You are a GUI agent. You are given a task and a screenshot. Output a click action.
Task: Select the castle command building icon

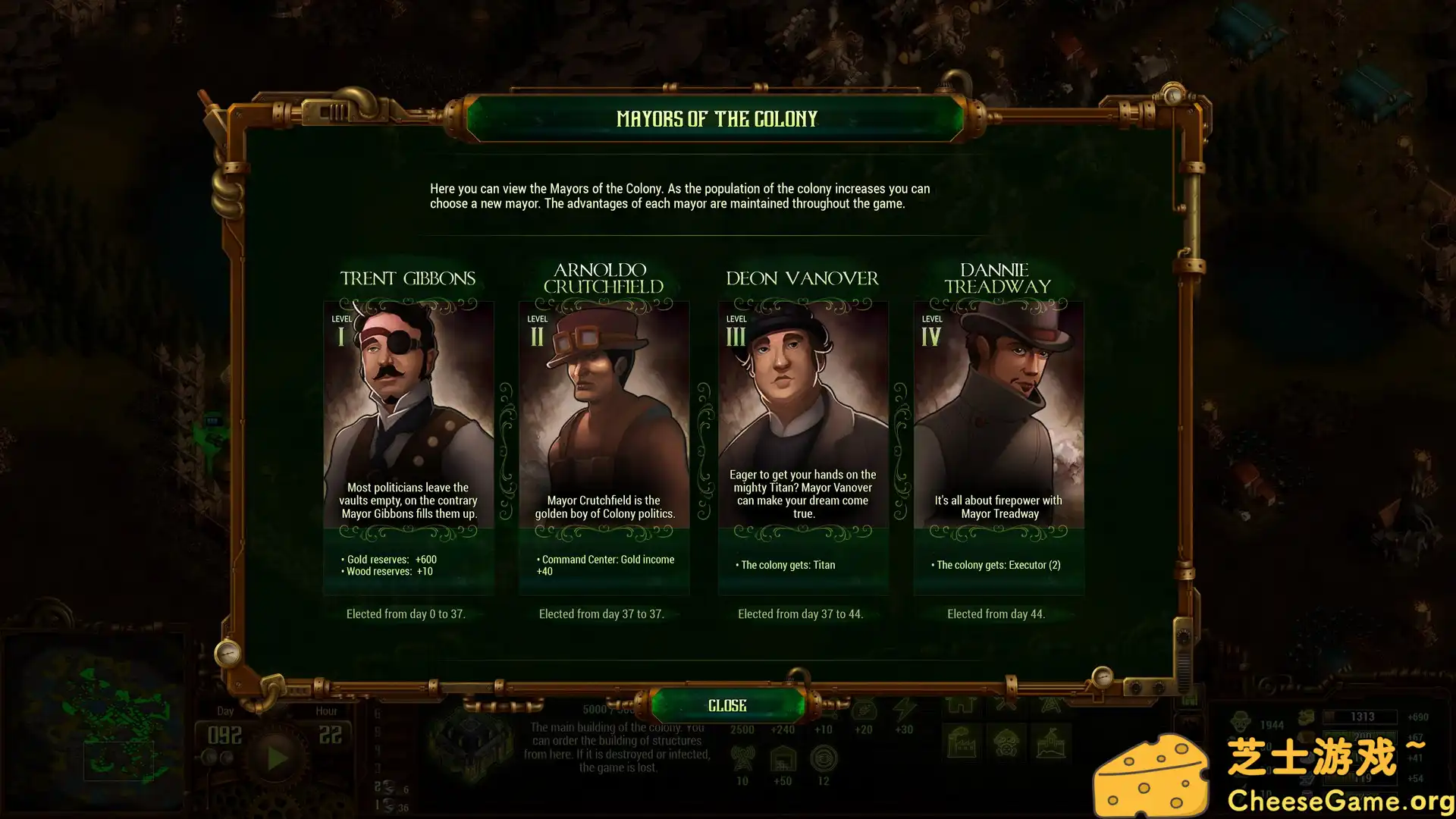pos(1051,745)
